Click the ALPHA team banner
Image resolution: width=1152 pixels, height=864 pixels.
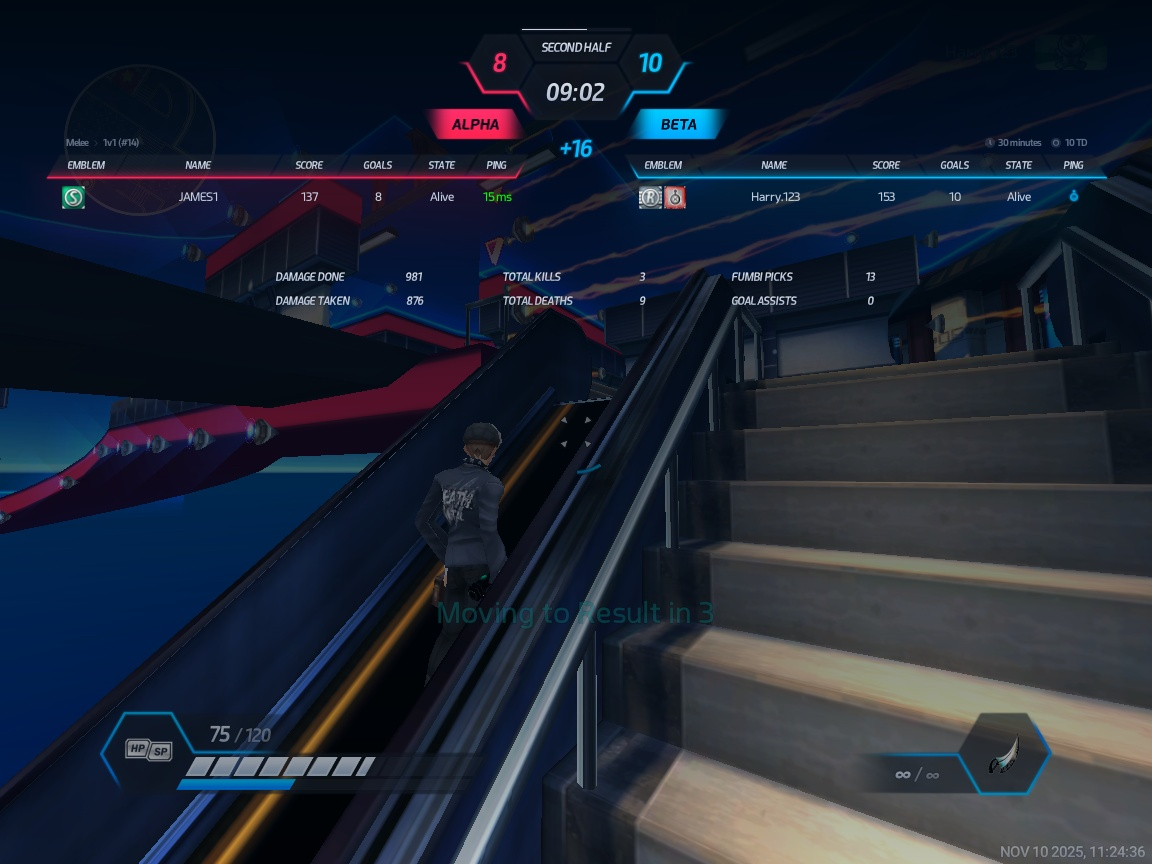[475, 125]
